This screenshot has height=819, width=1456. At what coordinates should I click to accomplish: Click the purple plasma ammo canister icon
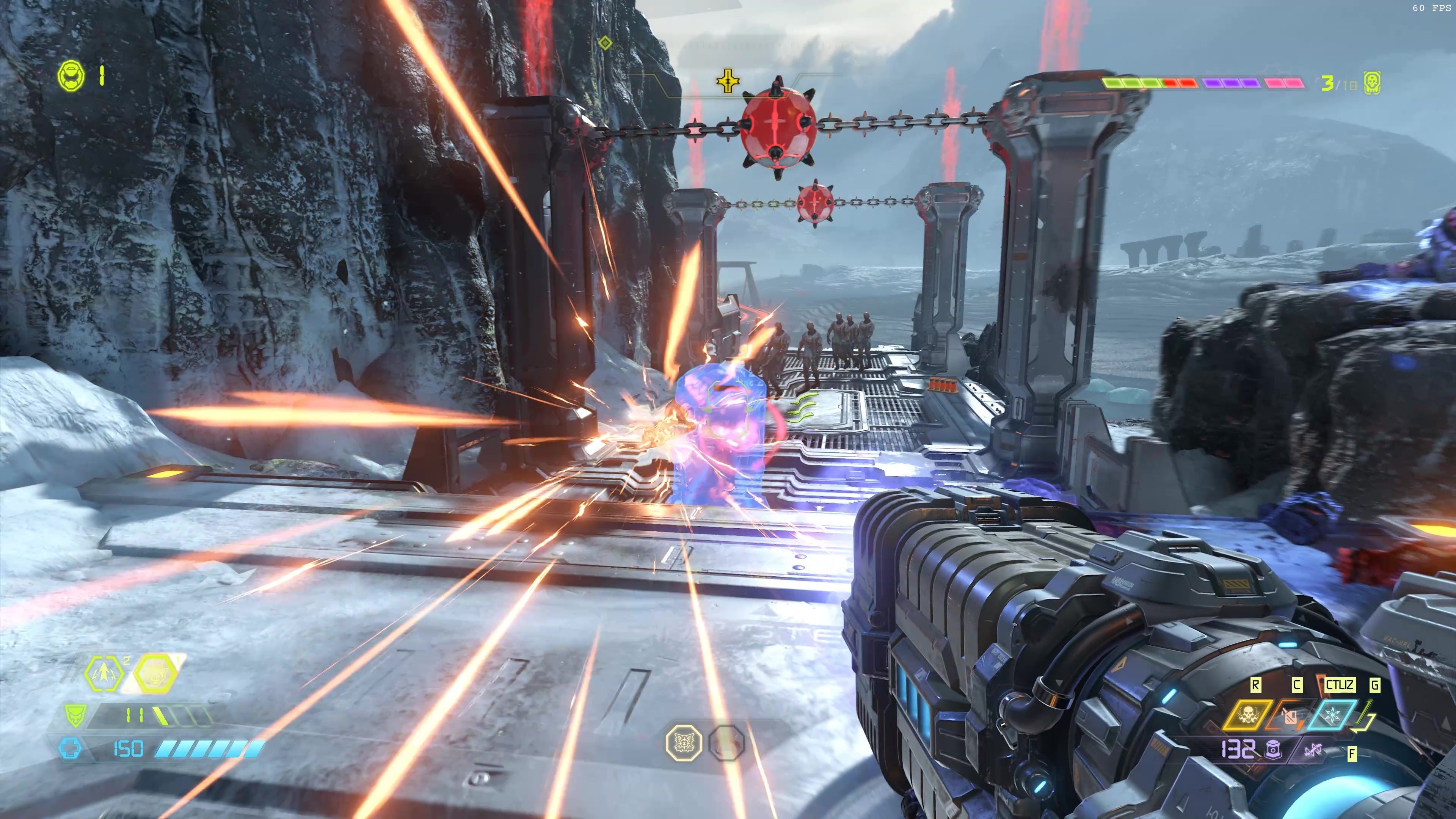coord(1274,750)
